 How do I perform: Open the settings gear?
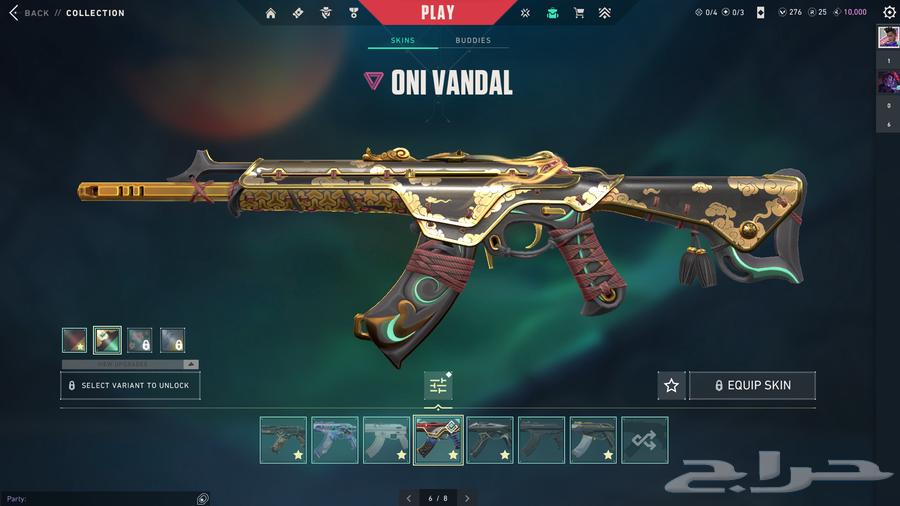[889, 13]
